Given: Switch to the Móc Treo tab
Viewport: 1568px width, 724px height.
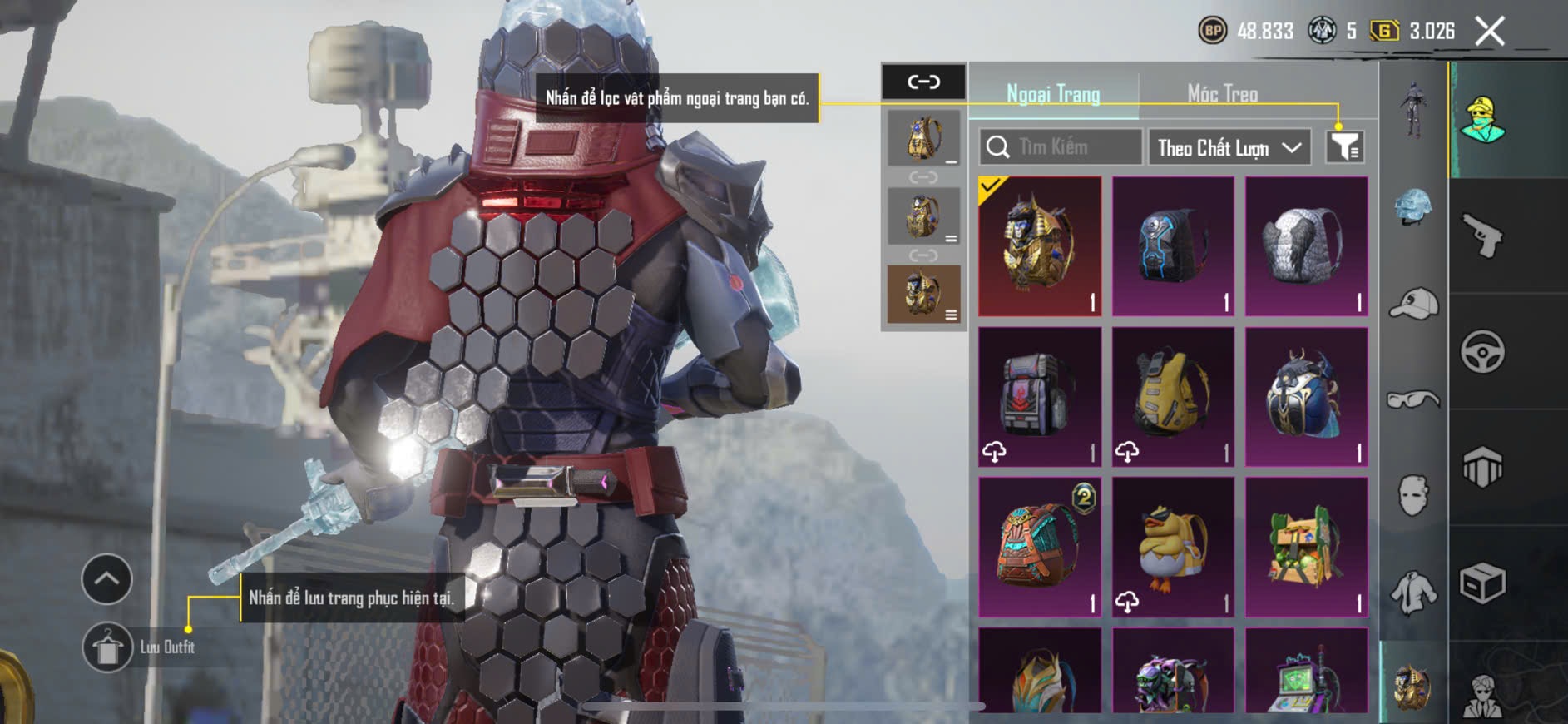Looking at the screenshot, I should tap(1222, 94).
